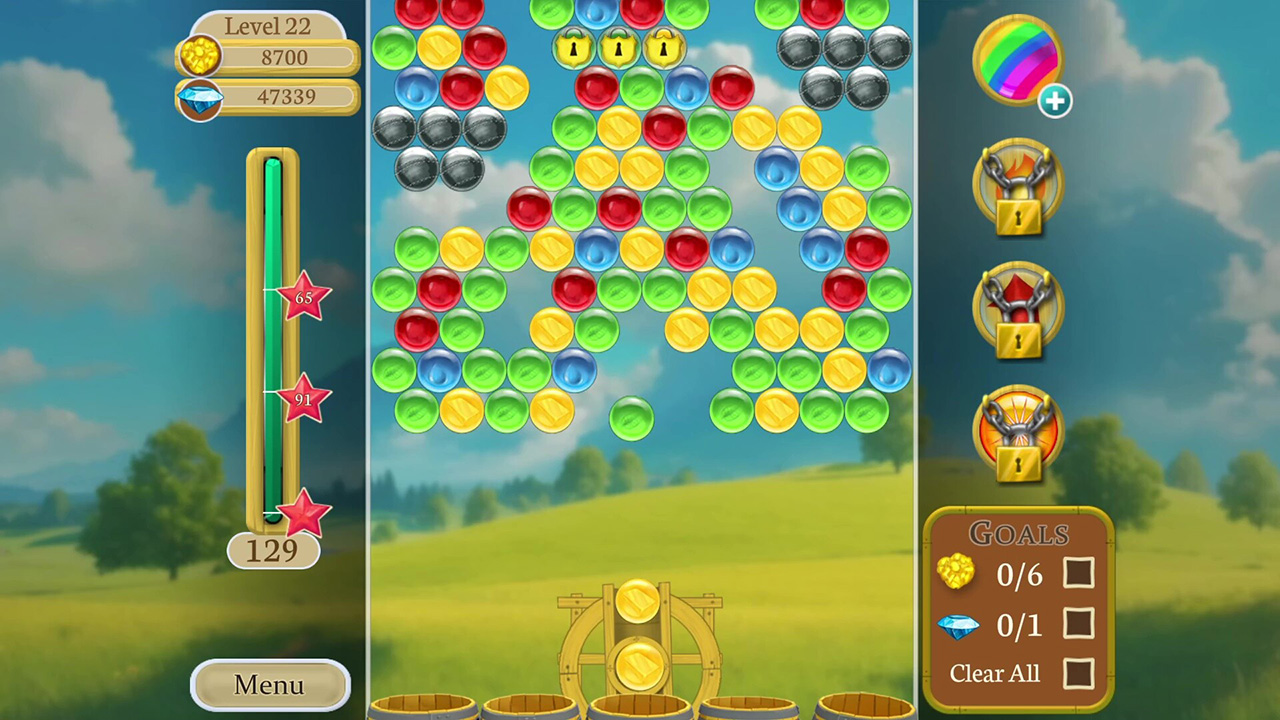Viewport: 1280px width, 720px height.
Task: Click the Level 22 banner
Action: (267, 26)
